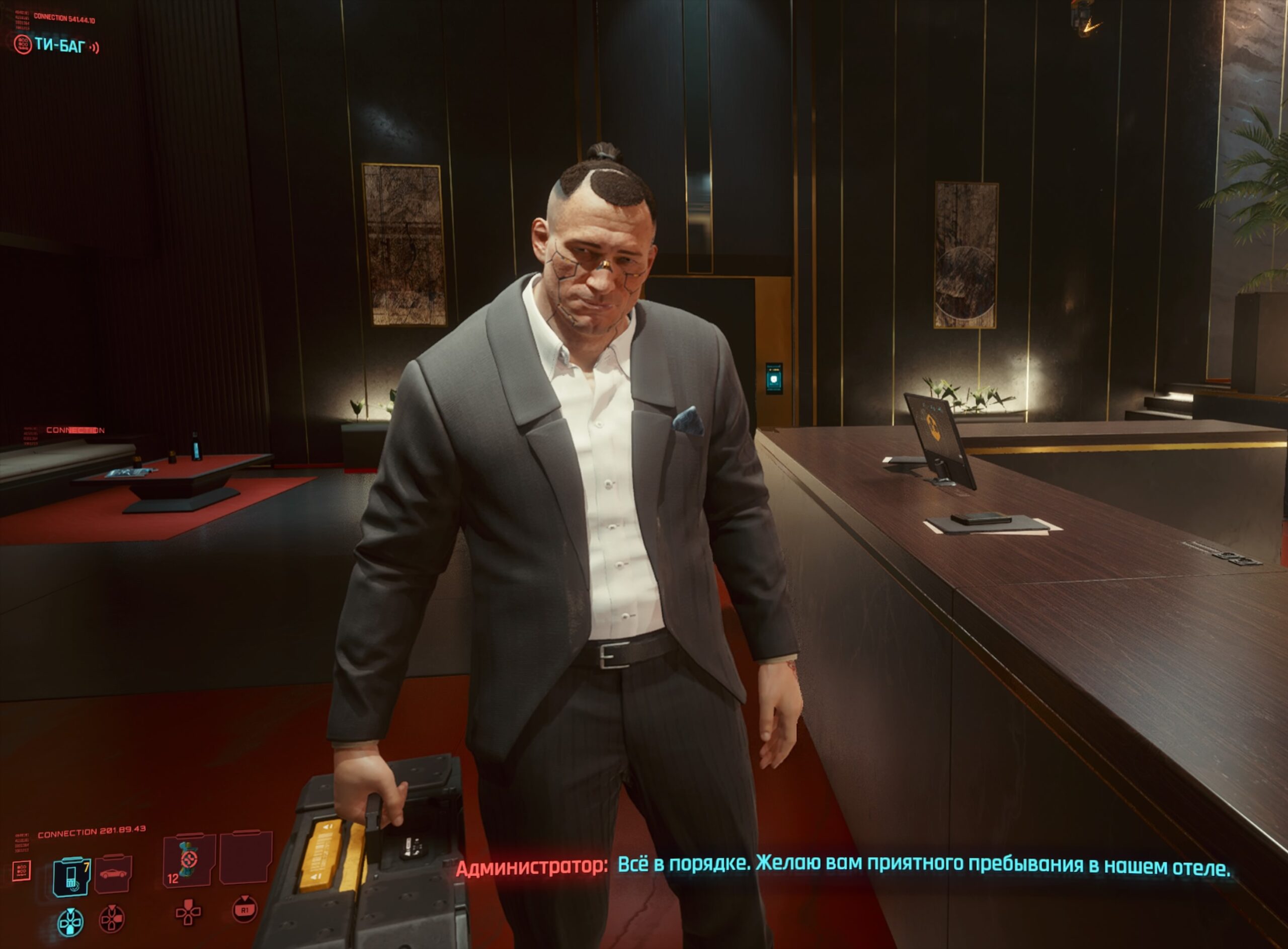Open the phone quick slot

tap(71, 876)
